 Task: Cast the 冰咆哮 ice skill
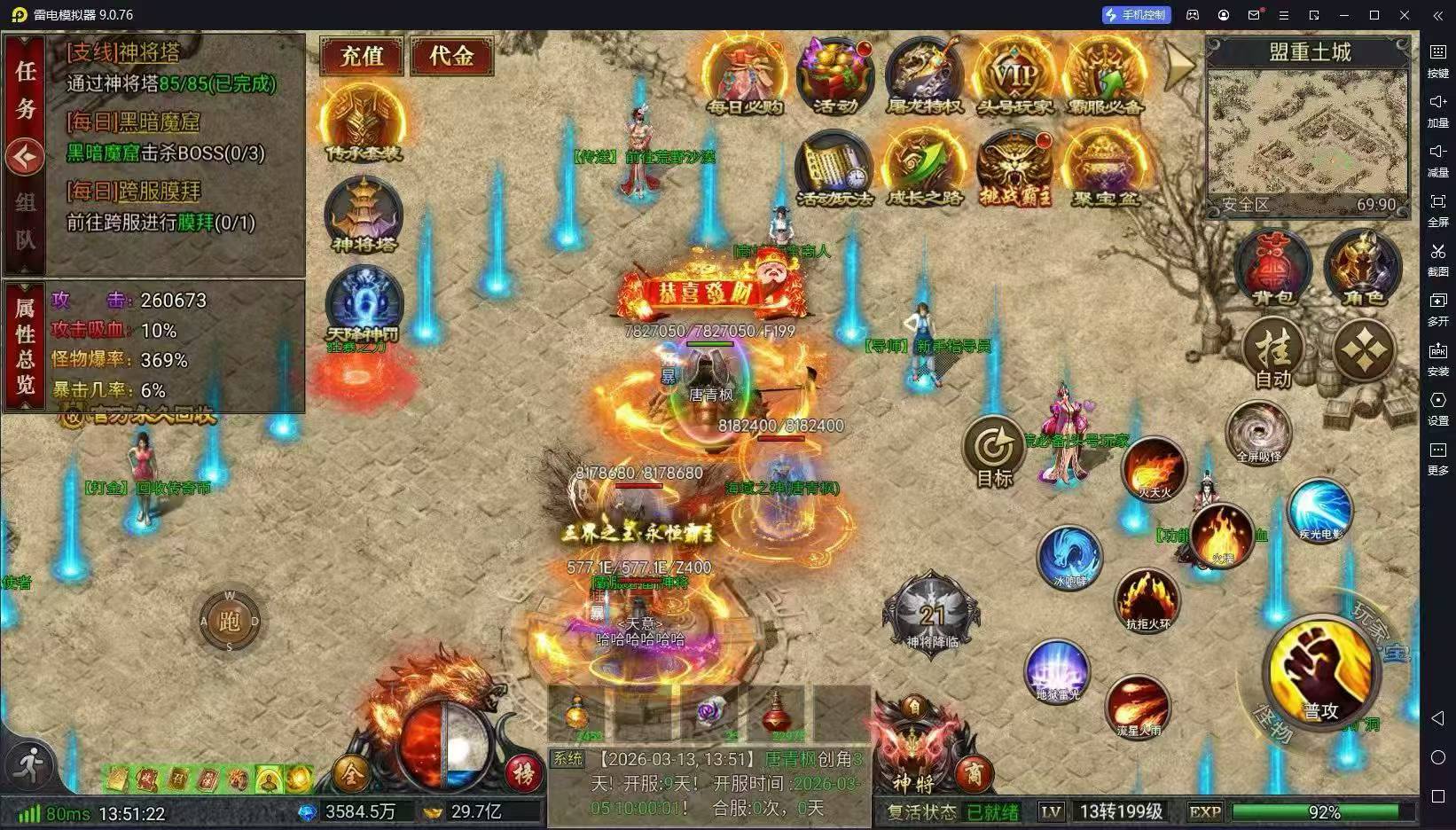tap(1068, 558)
